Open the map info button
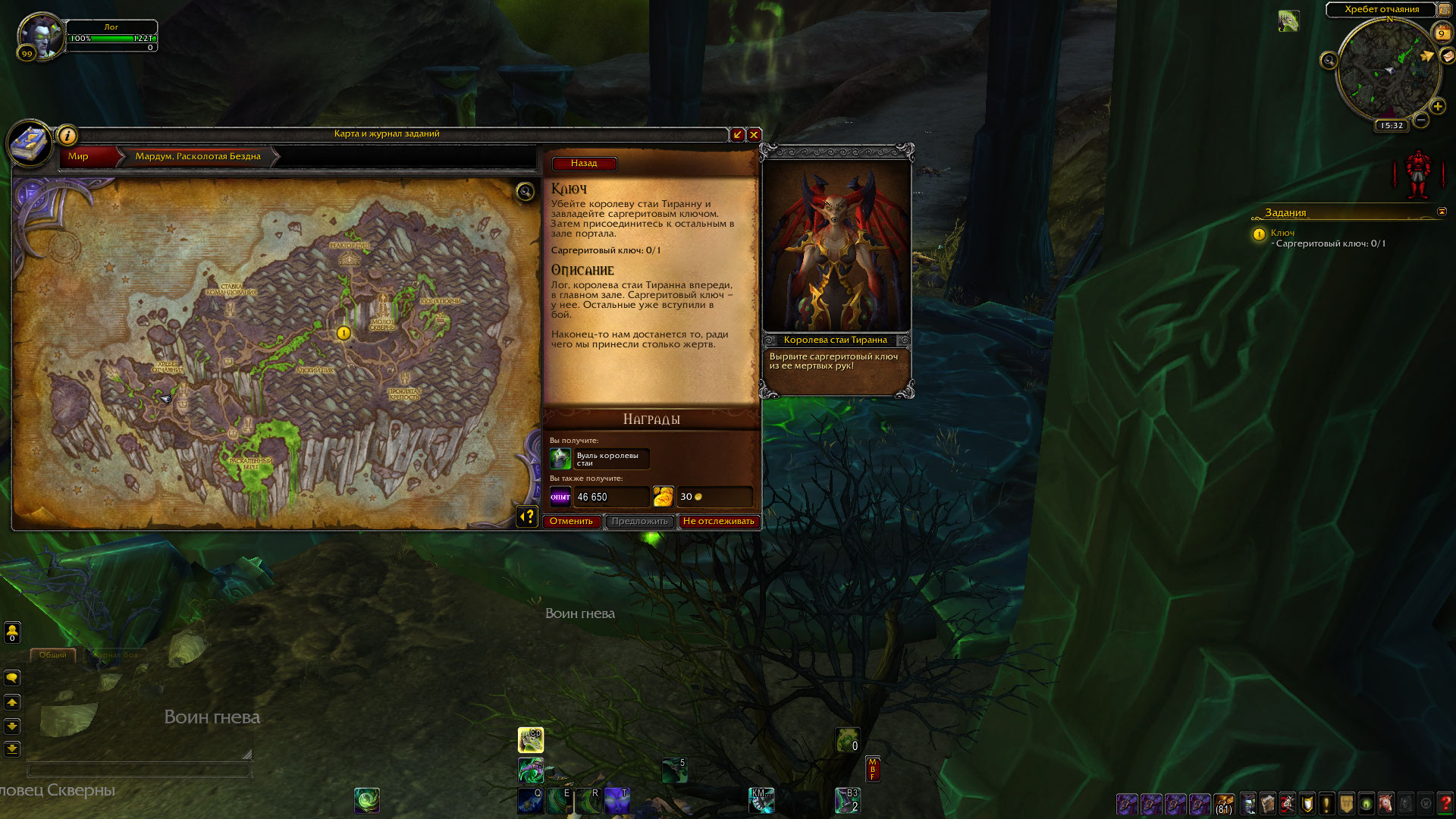Screen dimensions: 1456x819 tap(67, 136)
